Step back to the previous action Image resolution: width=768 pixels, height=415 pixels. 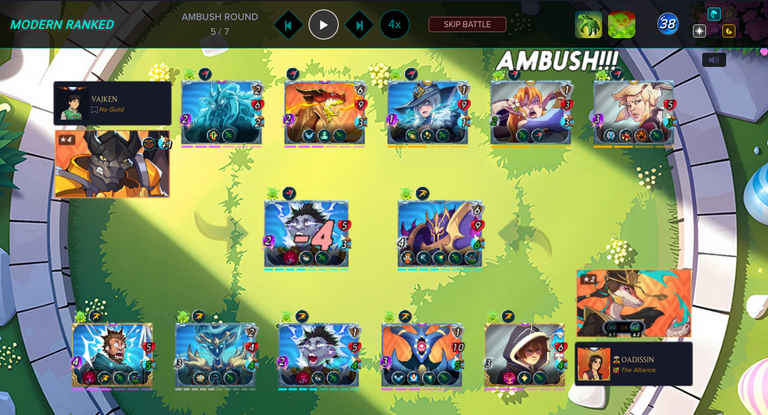click(x=288, y=24)
